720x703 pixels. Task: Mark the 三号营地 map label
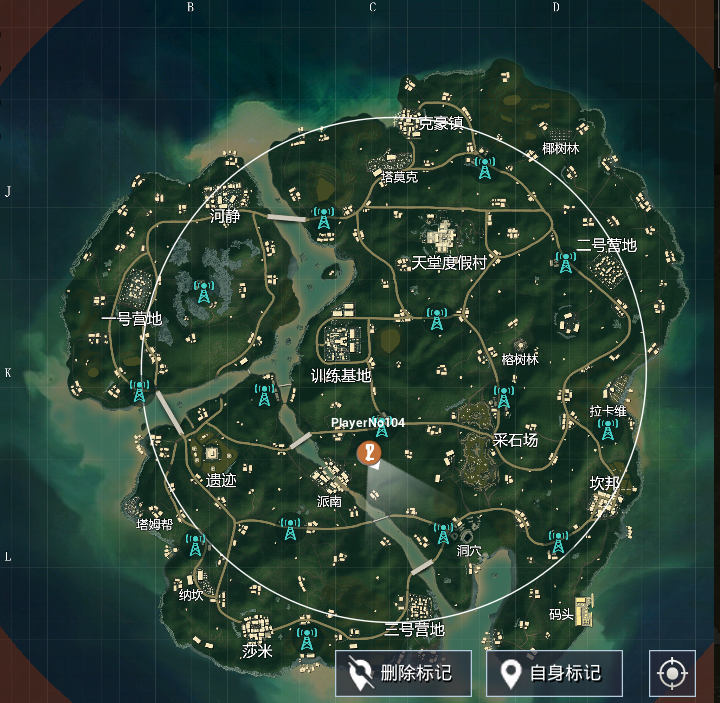tap(414, 630)
